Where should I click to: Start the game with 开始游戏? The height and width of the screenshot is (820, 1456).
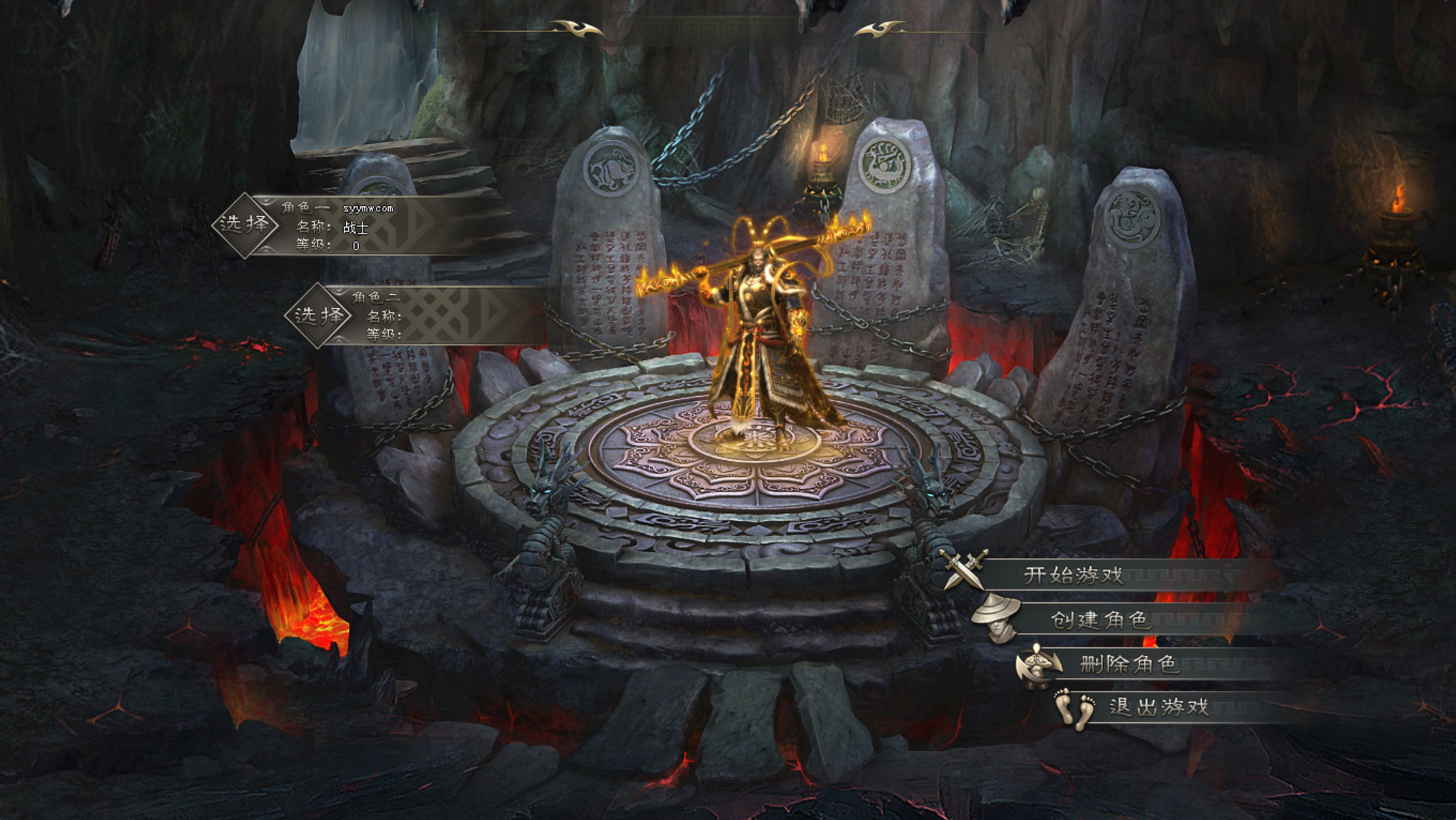coord(1074,575)
